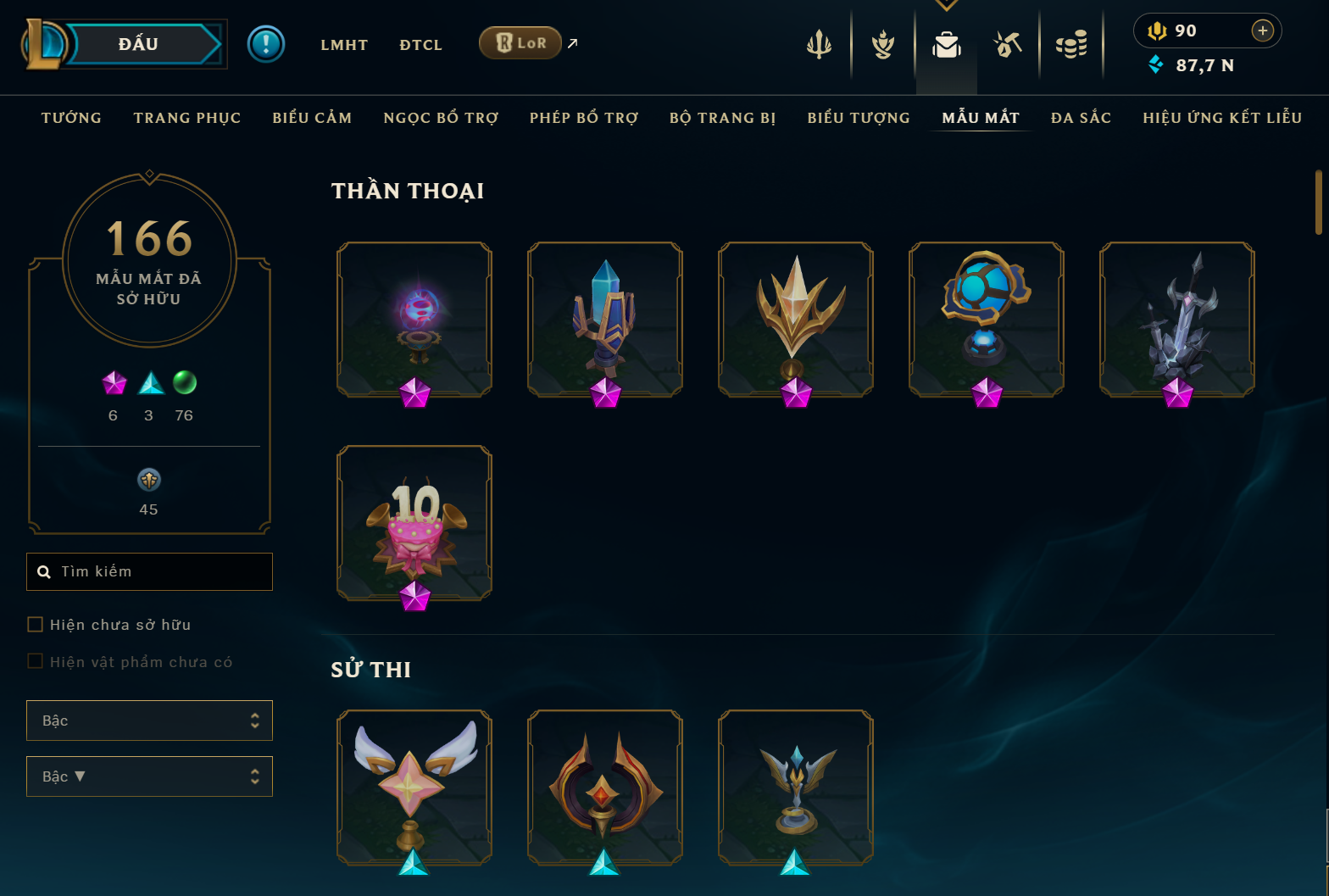Open the BIỂU CẢM emotes tab
Viewport: 1329px width, 896px height.
pos(312,118)
